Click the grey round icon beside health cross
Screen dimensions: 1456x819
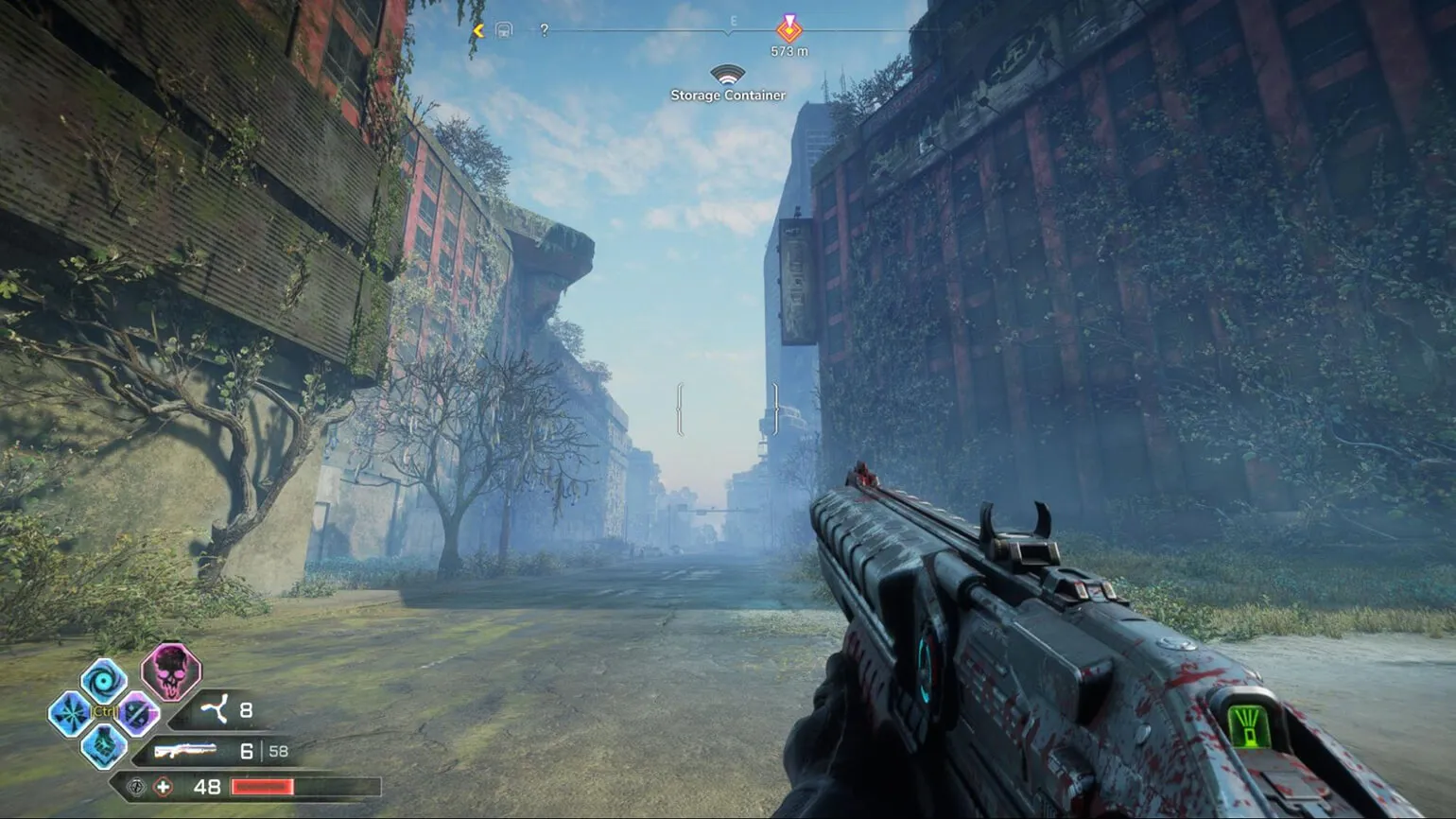pyautogui.click(x=136, y=787)
